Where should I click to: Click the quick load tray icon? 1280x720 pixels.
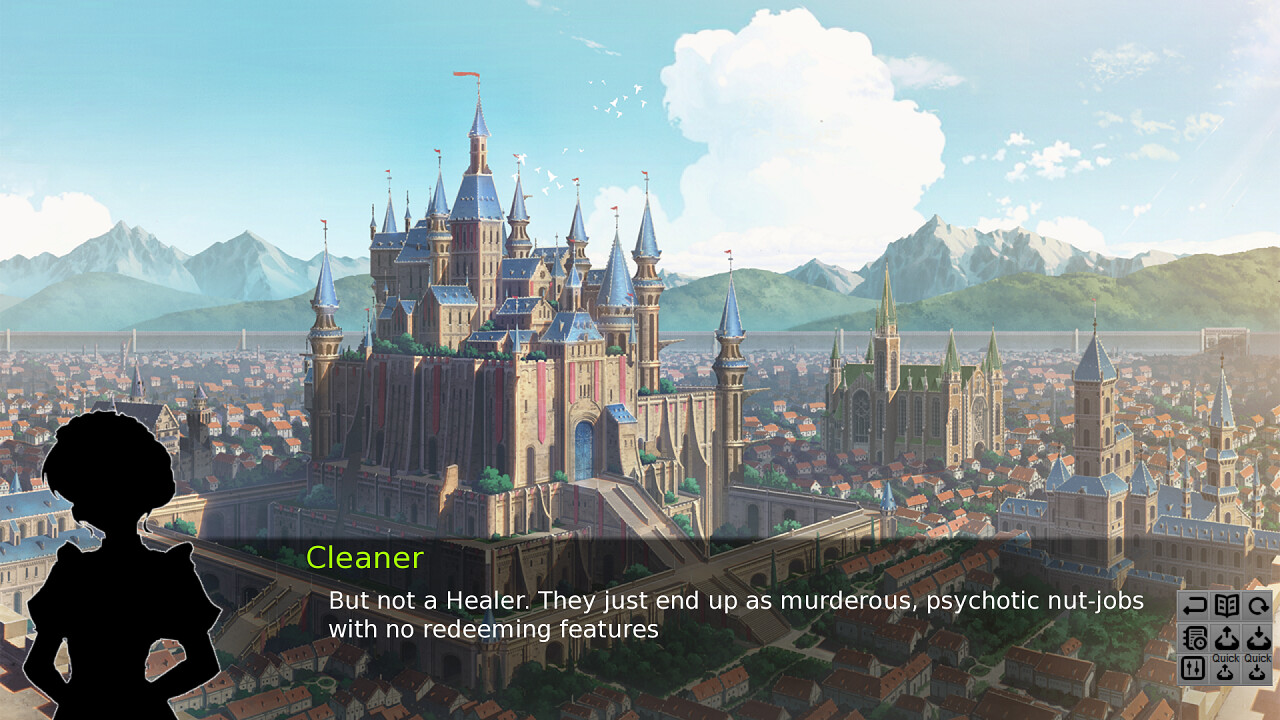point(1256,670)
